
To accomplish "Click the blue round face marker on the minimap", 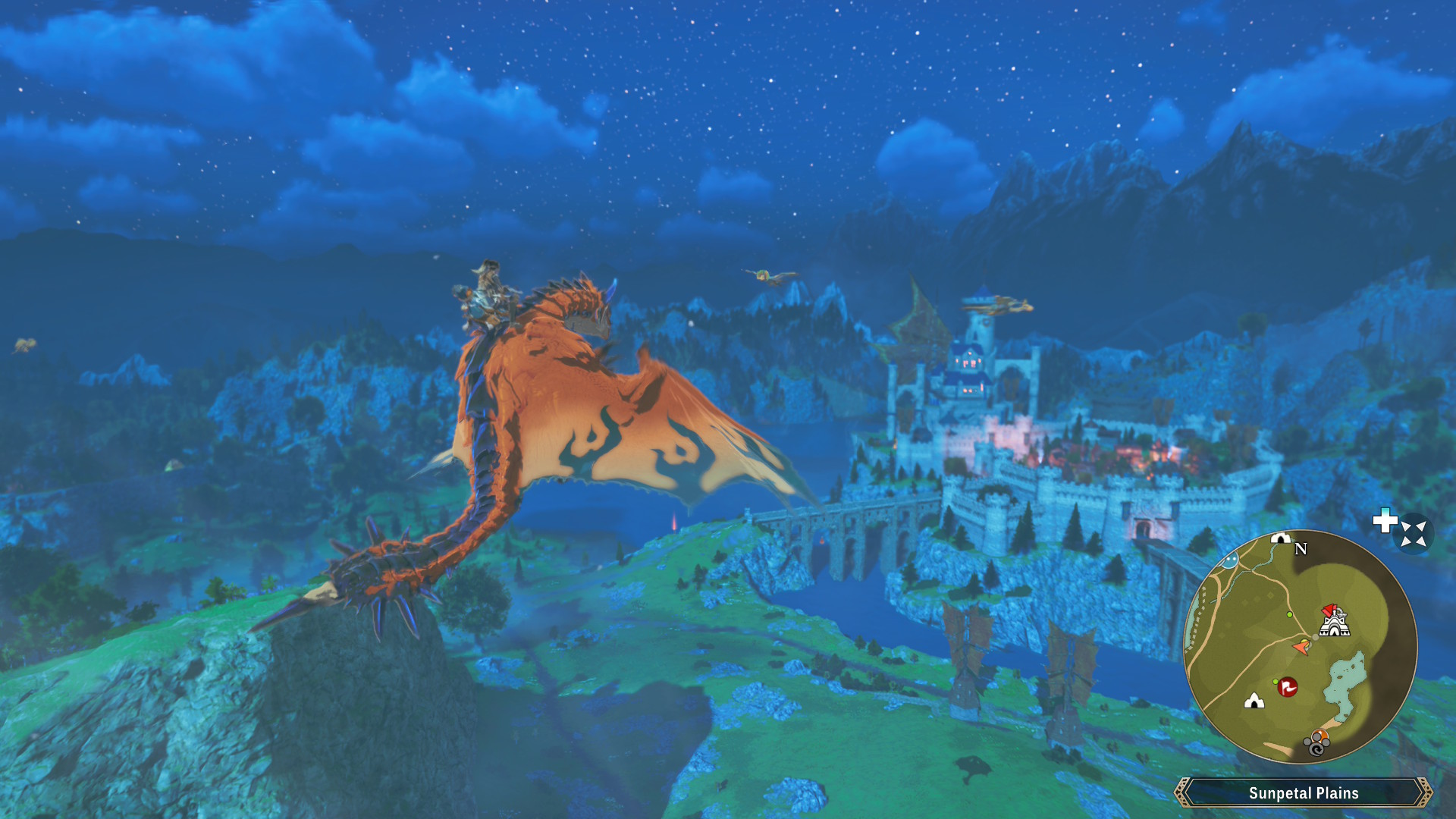I will click(x=1230, y=560).
